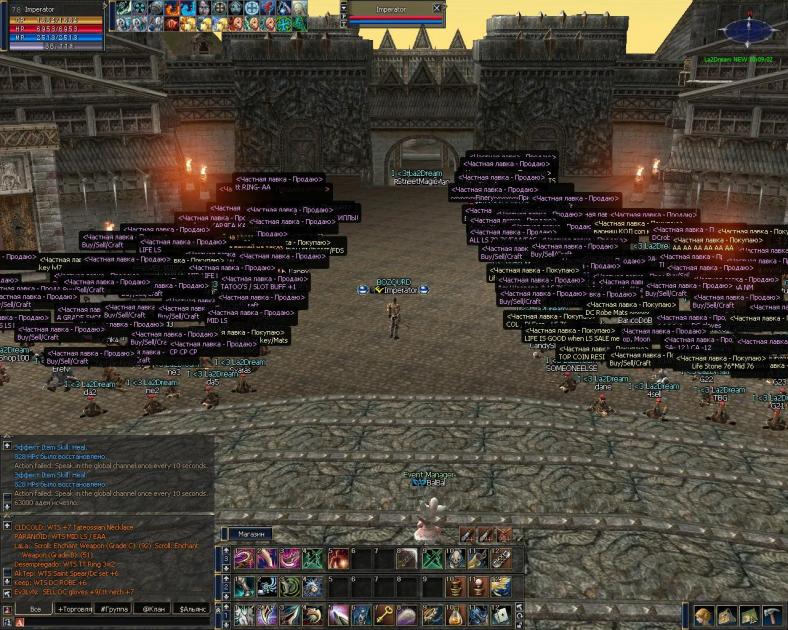Click the compass radar display
This screenshot has width=788, height=630.
tap(743, 29)
